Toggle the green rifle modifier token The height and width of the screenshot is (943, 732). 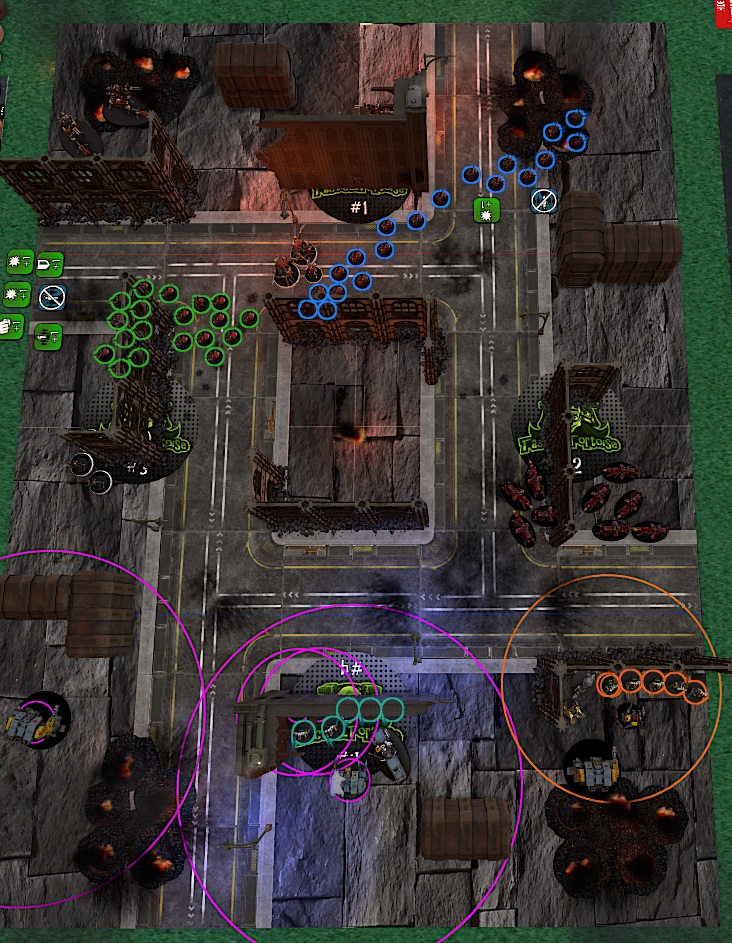click(47, 336)
